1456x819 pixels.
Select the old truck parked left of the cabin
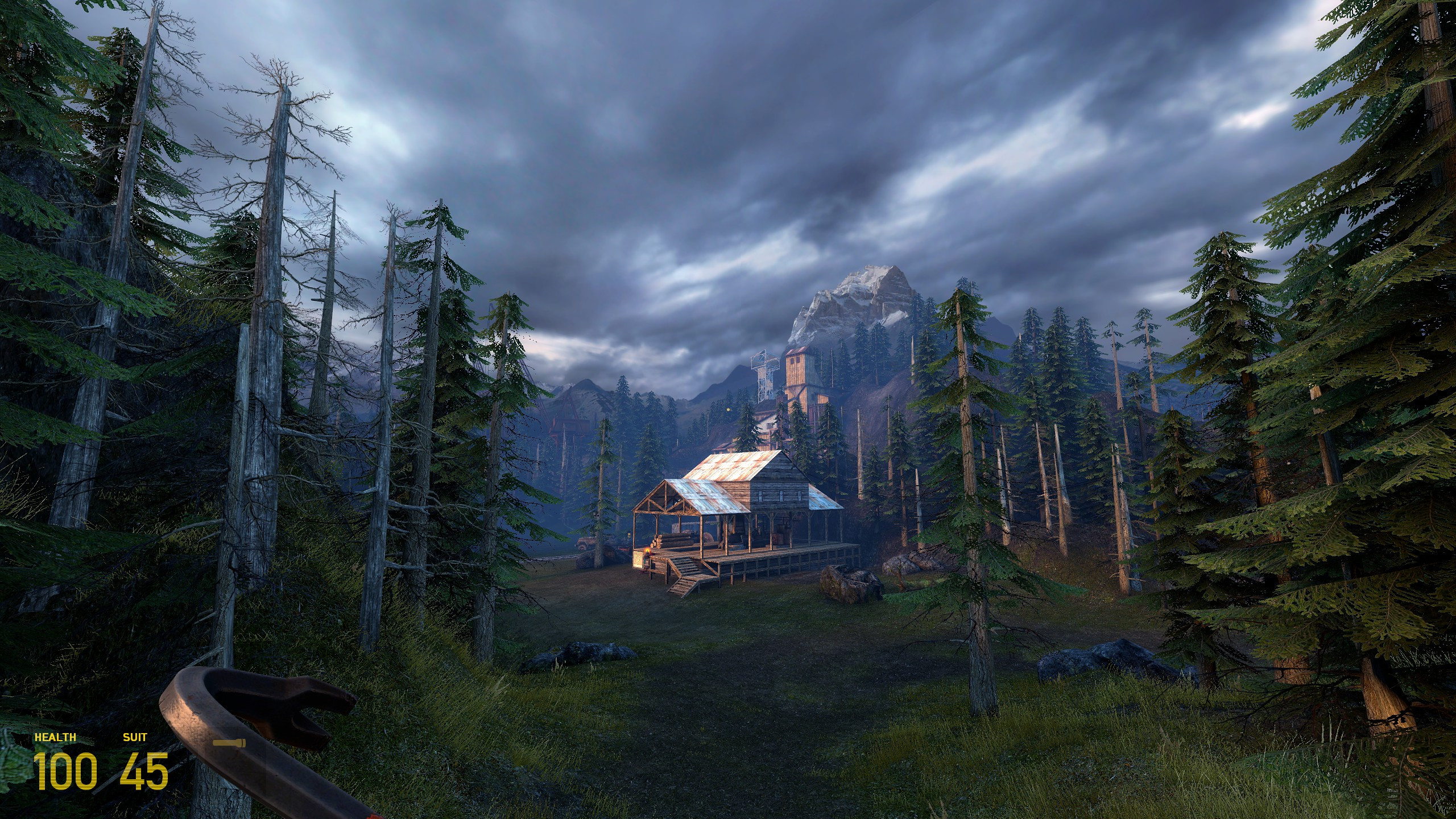(x=585, y=543)
